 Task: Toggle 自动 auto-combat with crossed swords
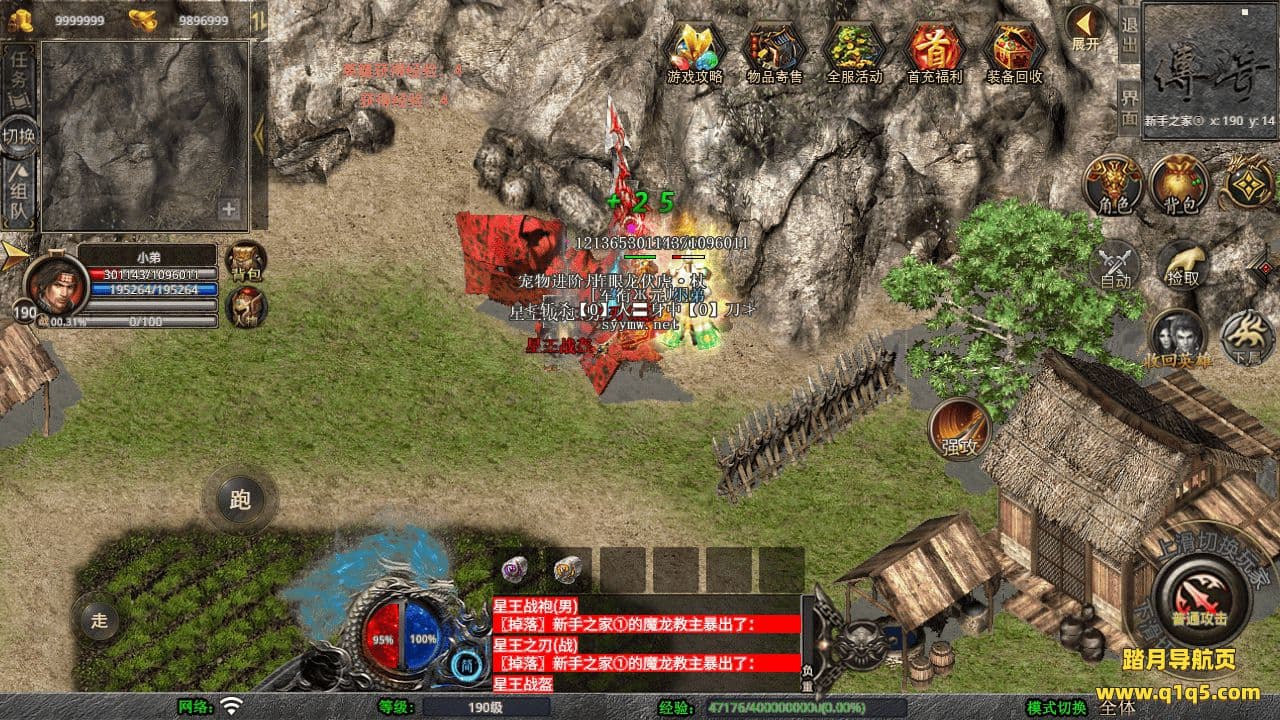click(1115, 267)
